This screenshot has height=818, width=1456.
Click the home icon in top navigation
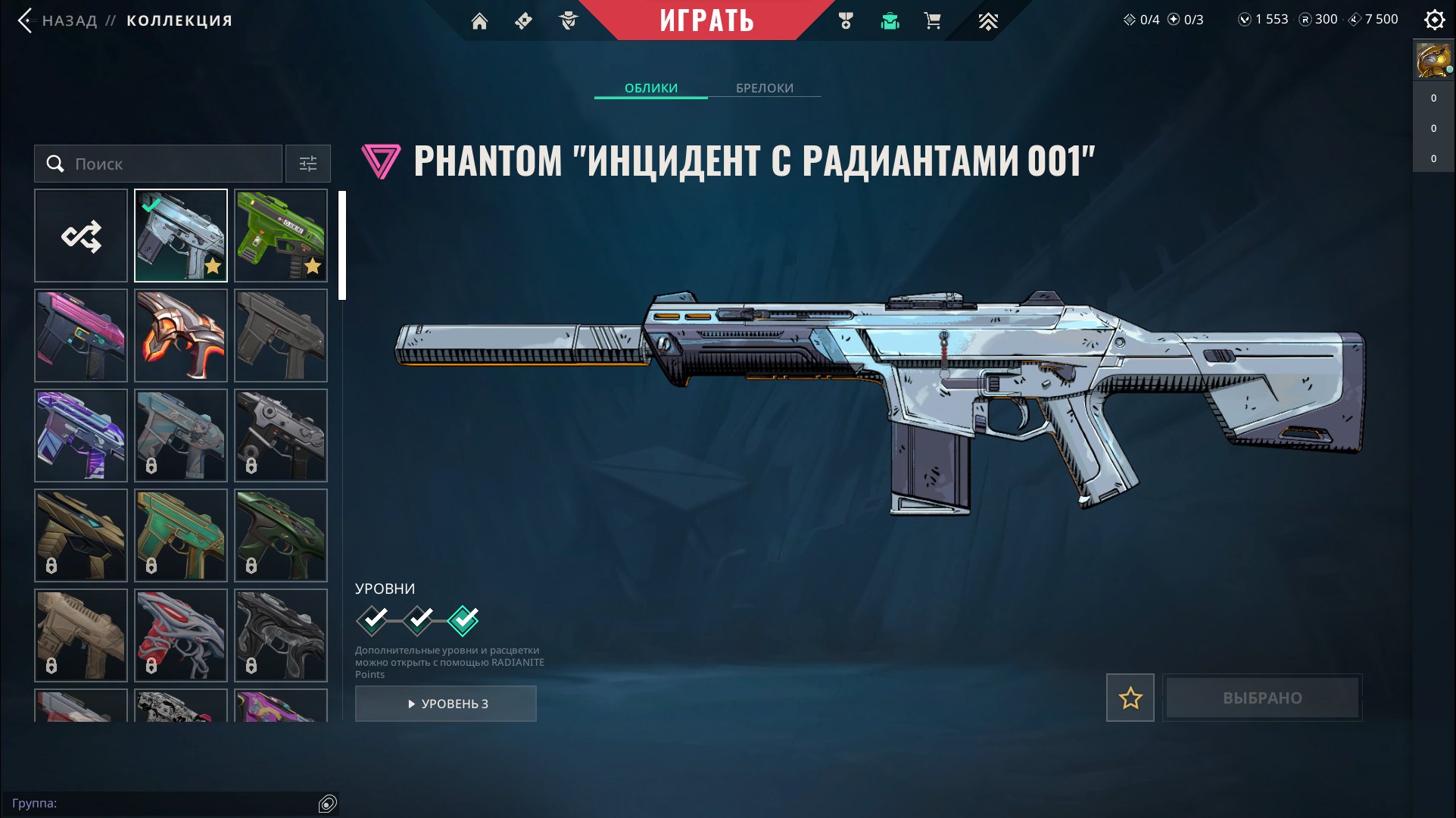coord(480,20)
